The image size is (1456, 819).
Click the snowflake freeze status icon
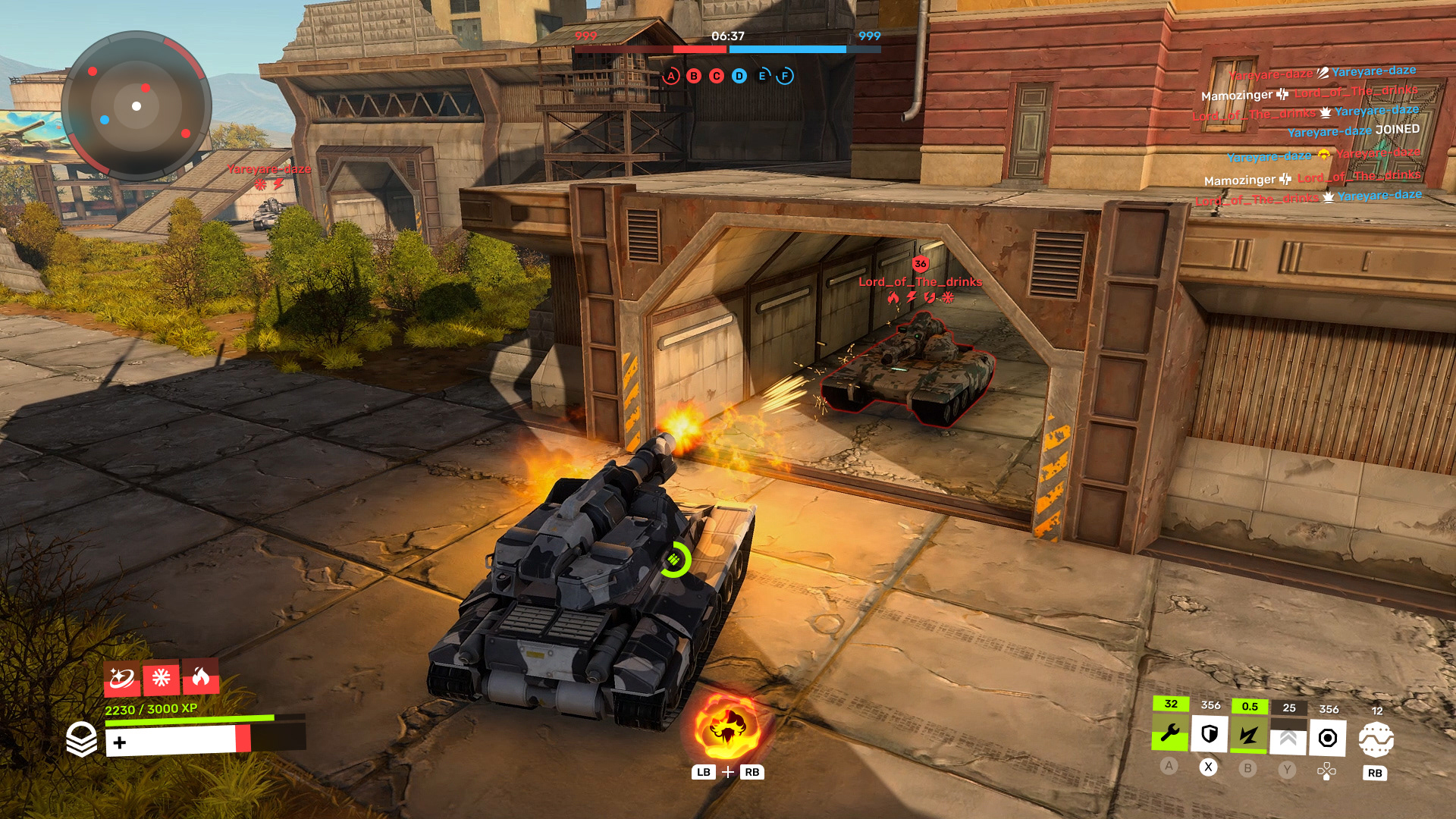(x=161, y=677)
